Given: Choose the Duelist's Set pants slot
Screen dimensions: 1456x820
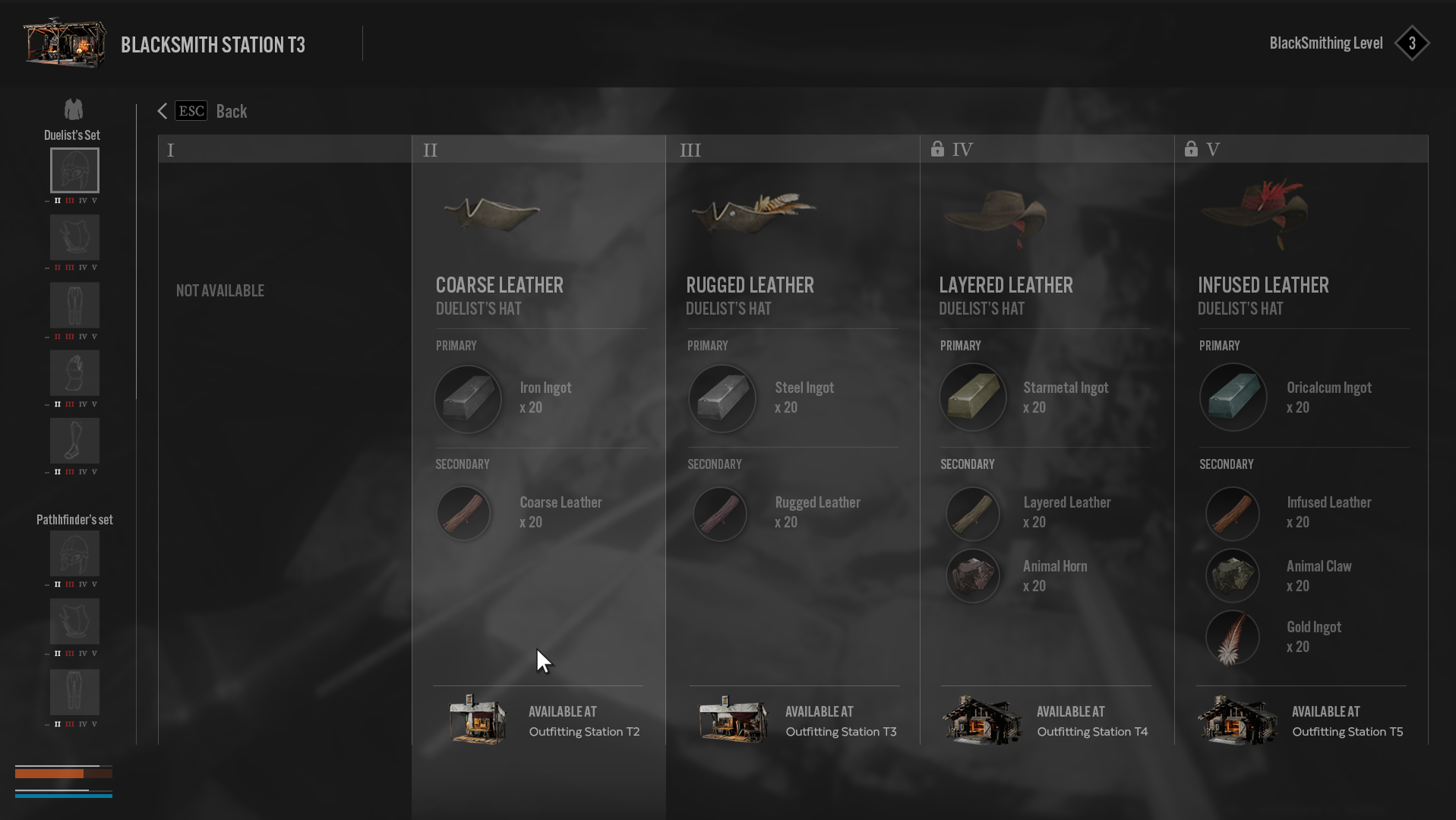Looking at the screenshot, I should click(74, 305).
